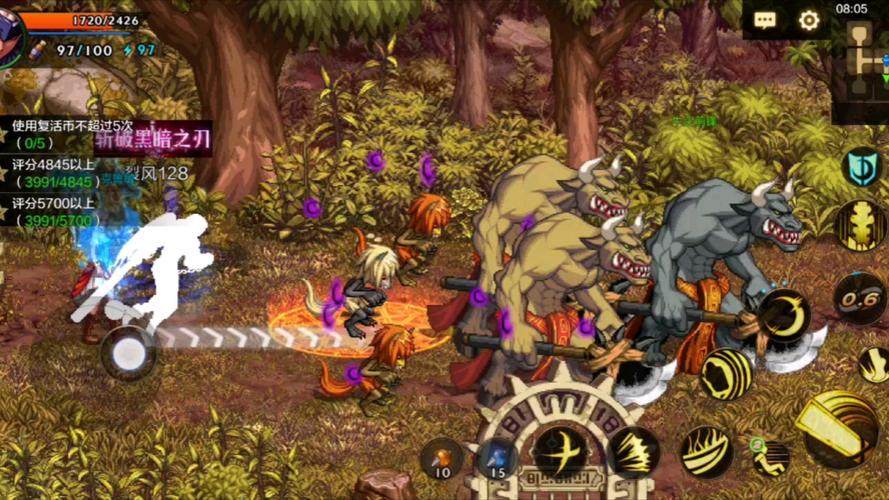Open settings via the gear icon

coord(809,21)
